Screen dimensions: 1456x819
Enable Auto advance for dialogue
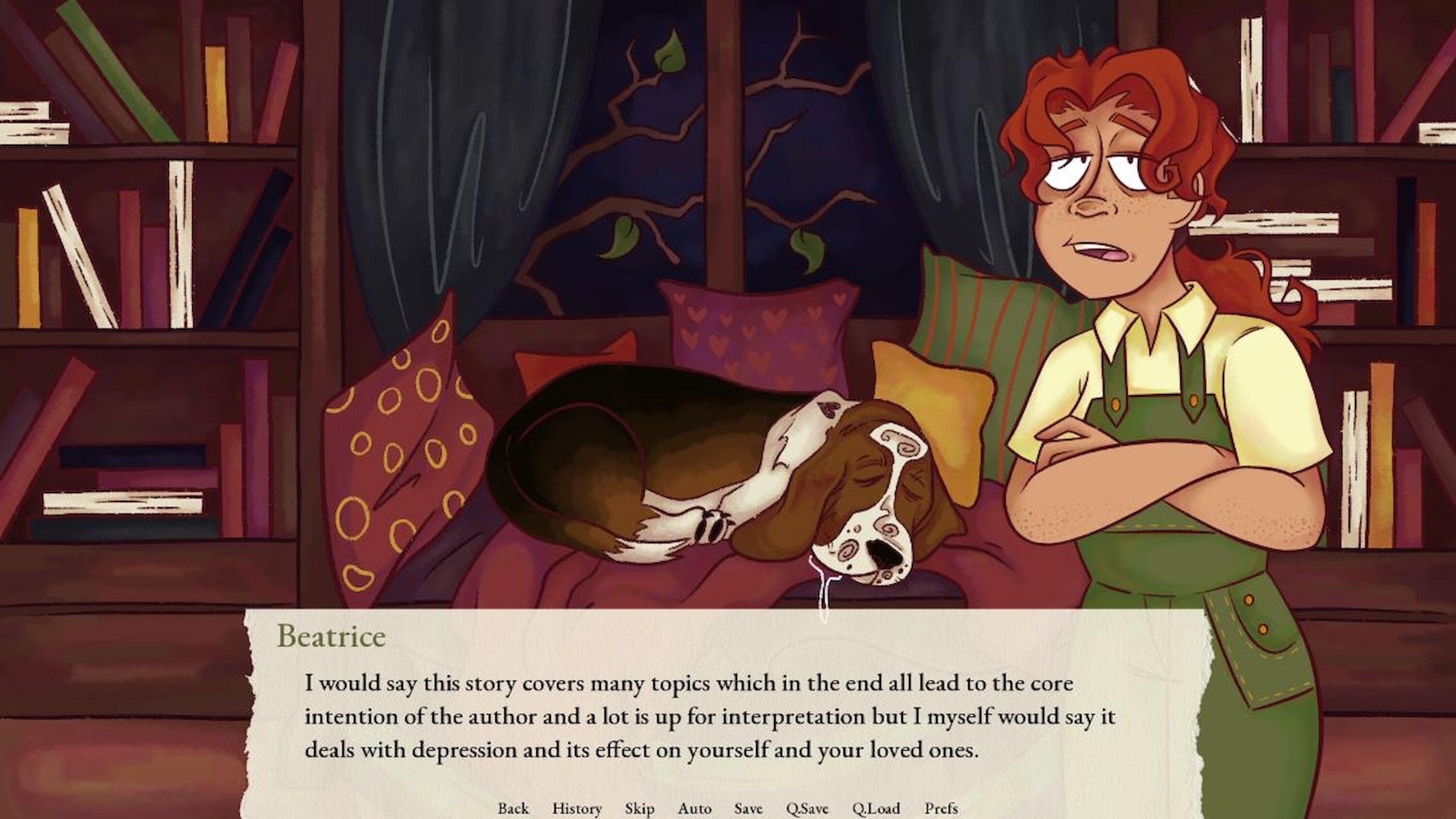click(x=695, y=808)
